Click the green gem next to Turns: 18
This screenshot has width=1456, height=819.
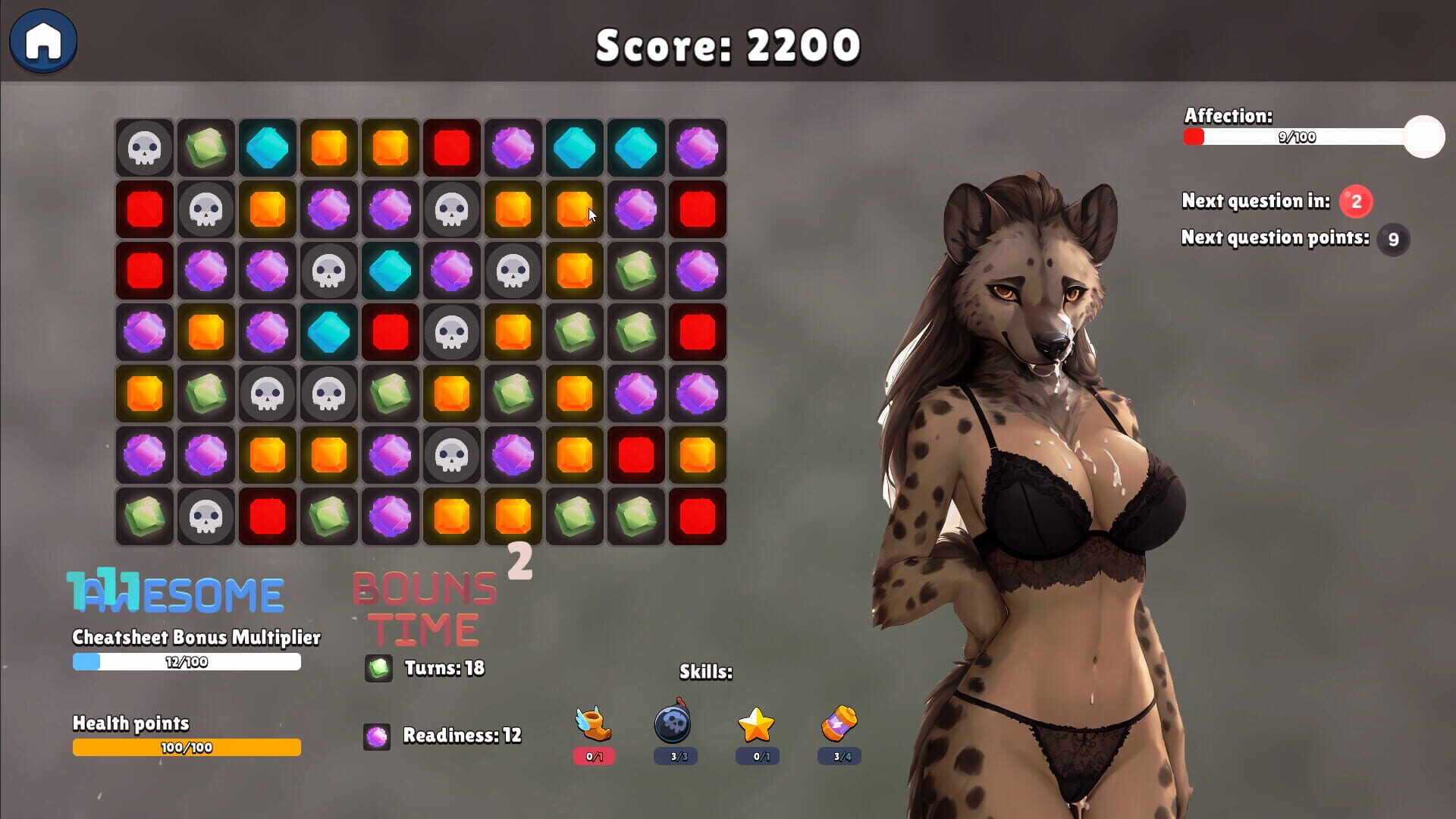pyautogui.click(x=377, y=670)
